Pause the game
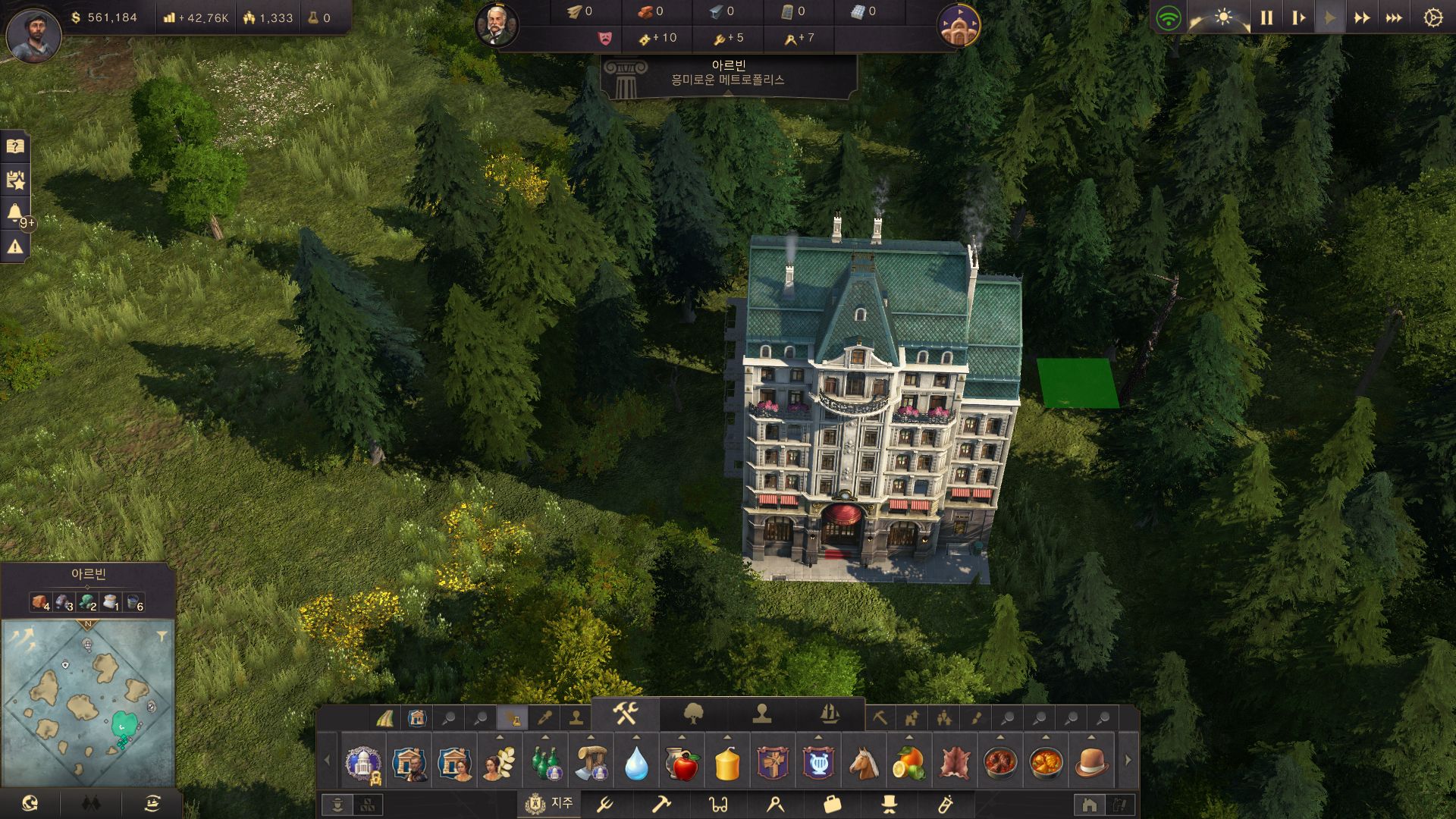 [x=1266, y=17]
